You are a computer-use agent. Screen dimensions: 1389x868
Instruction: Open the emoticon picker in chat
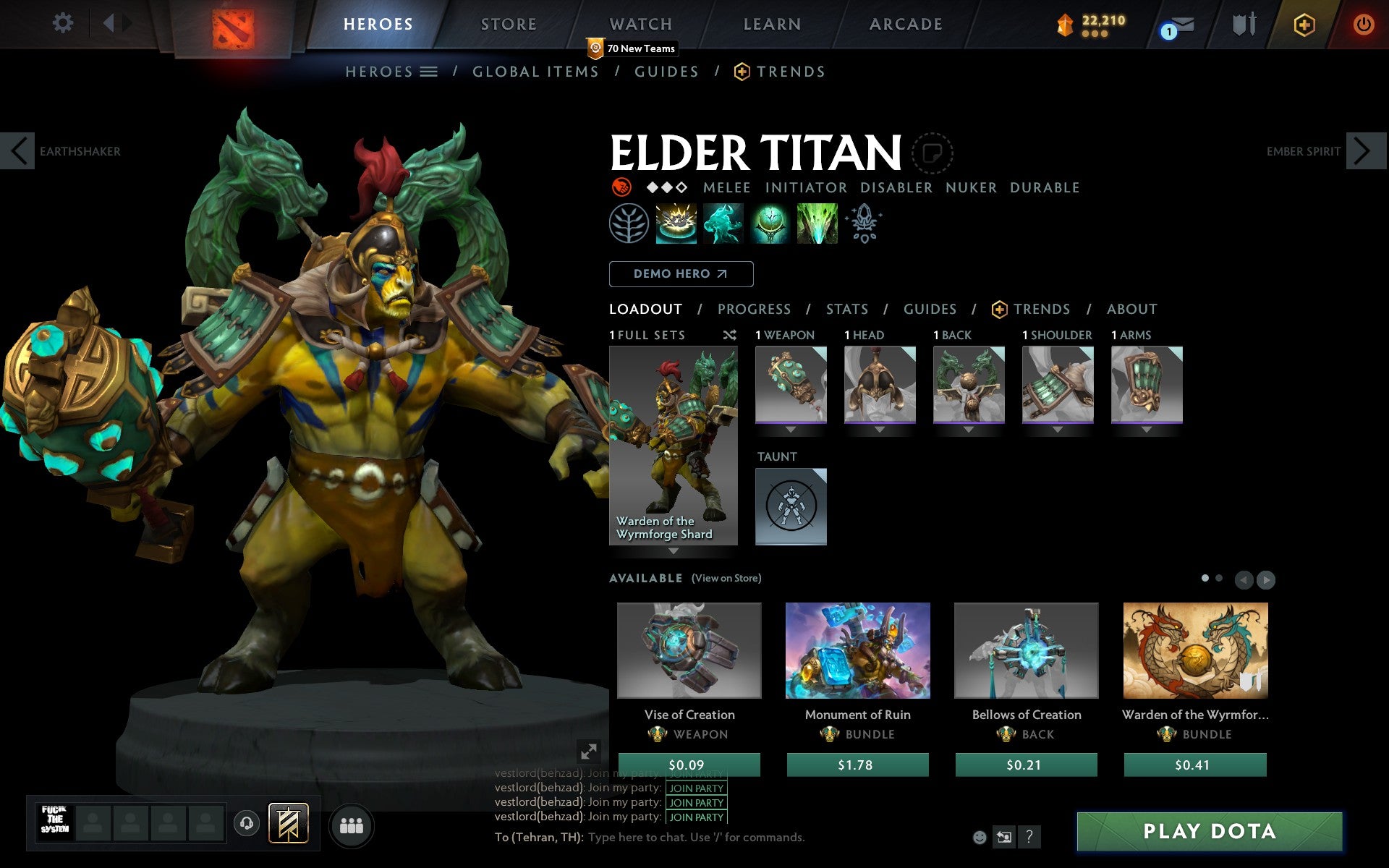(x=980, y=838)
